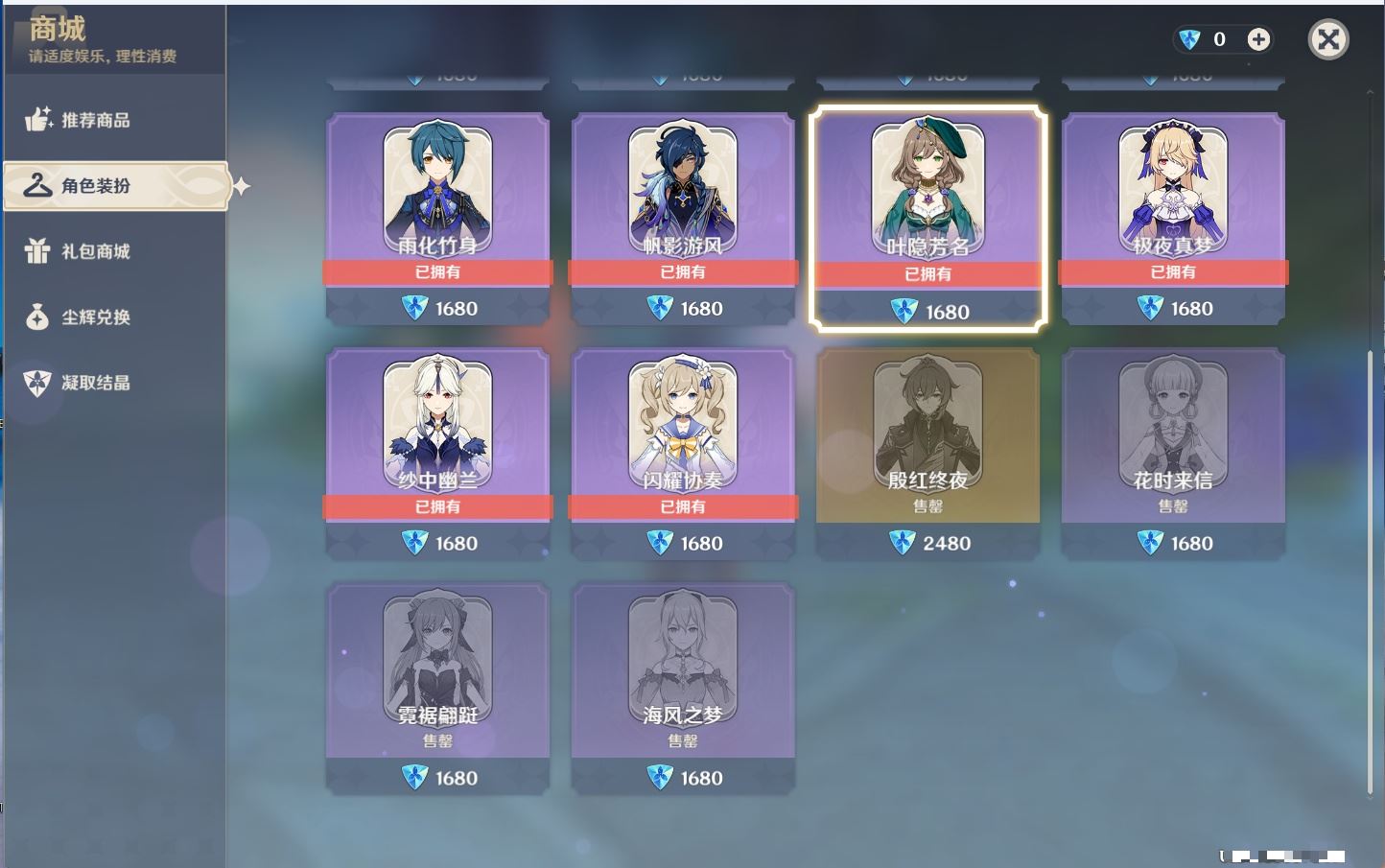Viewport: 1385px width, 868px height.
Task: Add Genesis Crystals with the plus button
Action: tap(1258, 39)
